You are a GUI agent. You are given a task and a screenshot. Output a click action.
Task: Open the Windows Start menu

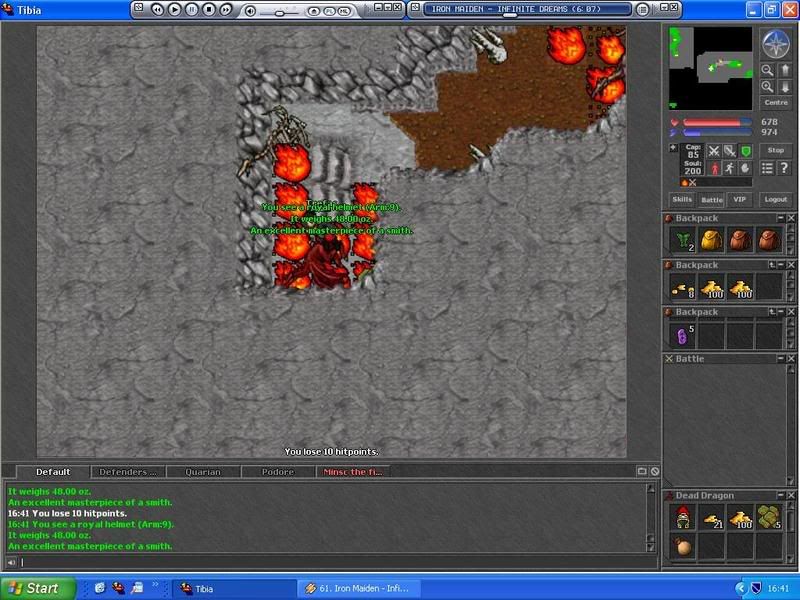tap(32, 588)
